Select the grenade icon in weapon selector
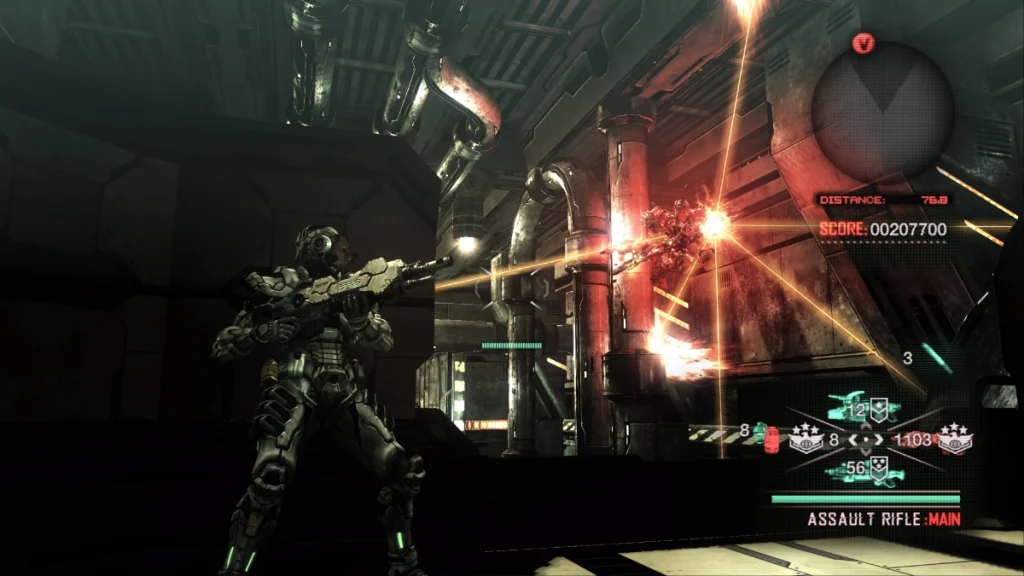Screen dimensions: 1024x576 tap(770, 438)
